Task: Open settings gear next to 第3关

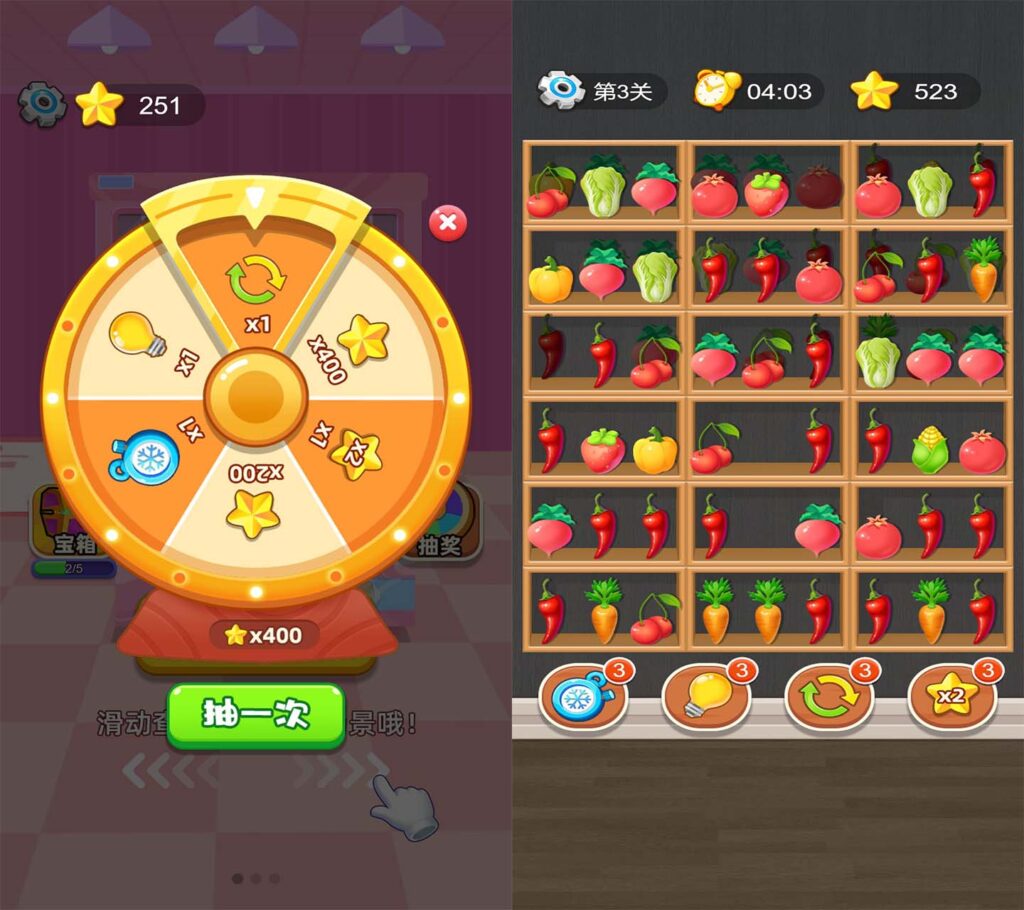Action: (560, 91)
